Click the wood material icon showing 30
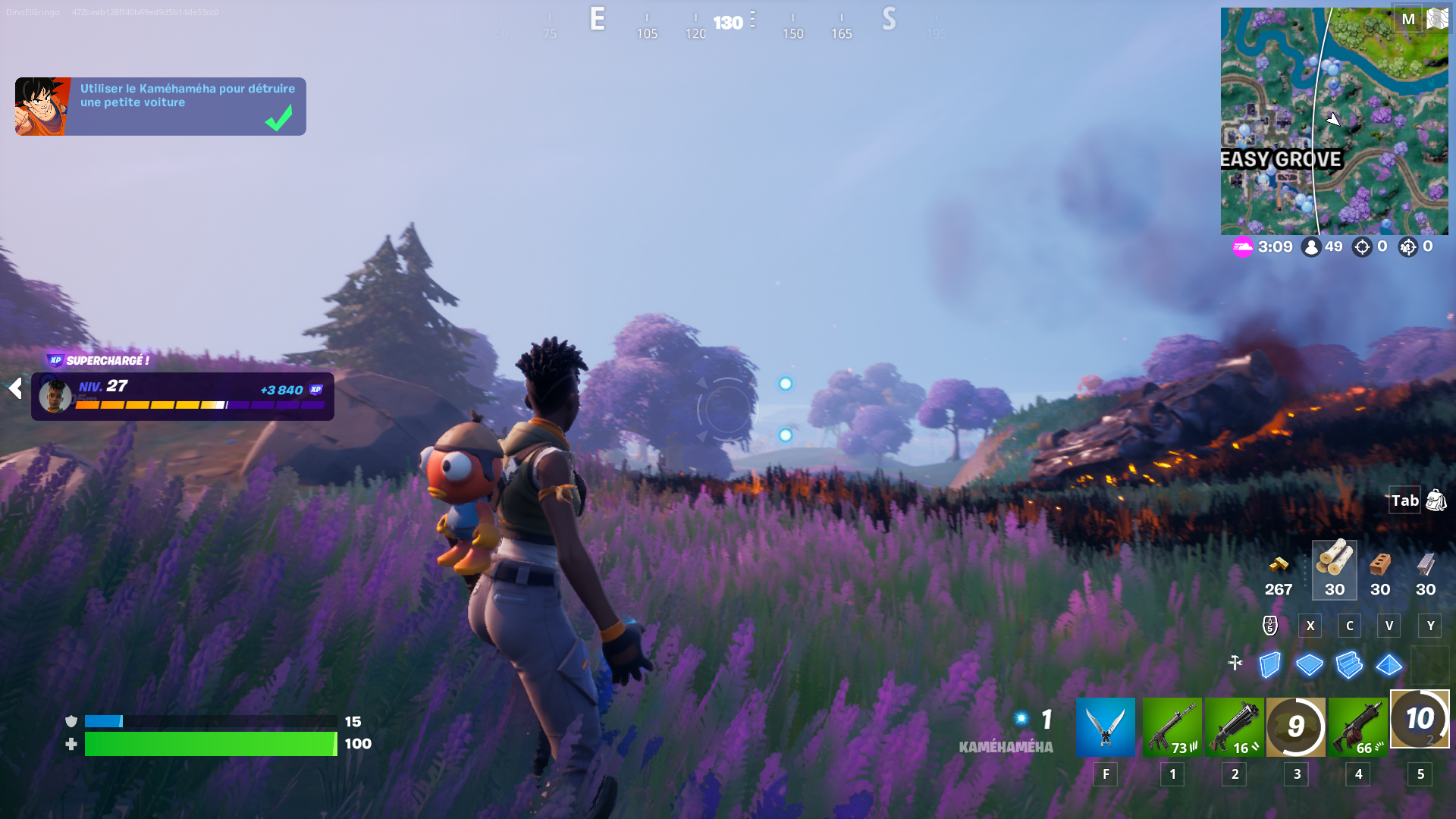This screenshot has width=1456, height=819. point(1334,565)
